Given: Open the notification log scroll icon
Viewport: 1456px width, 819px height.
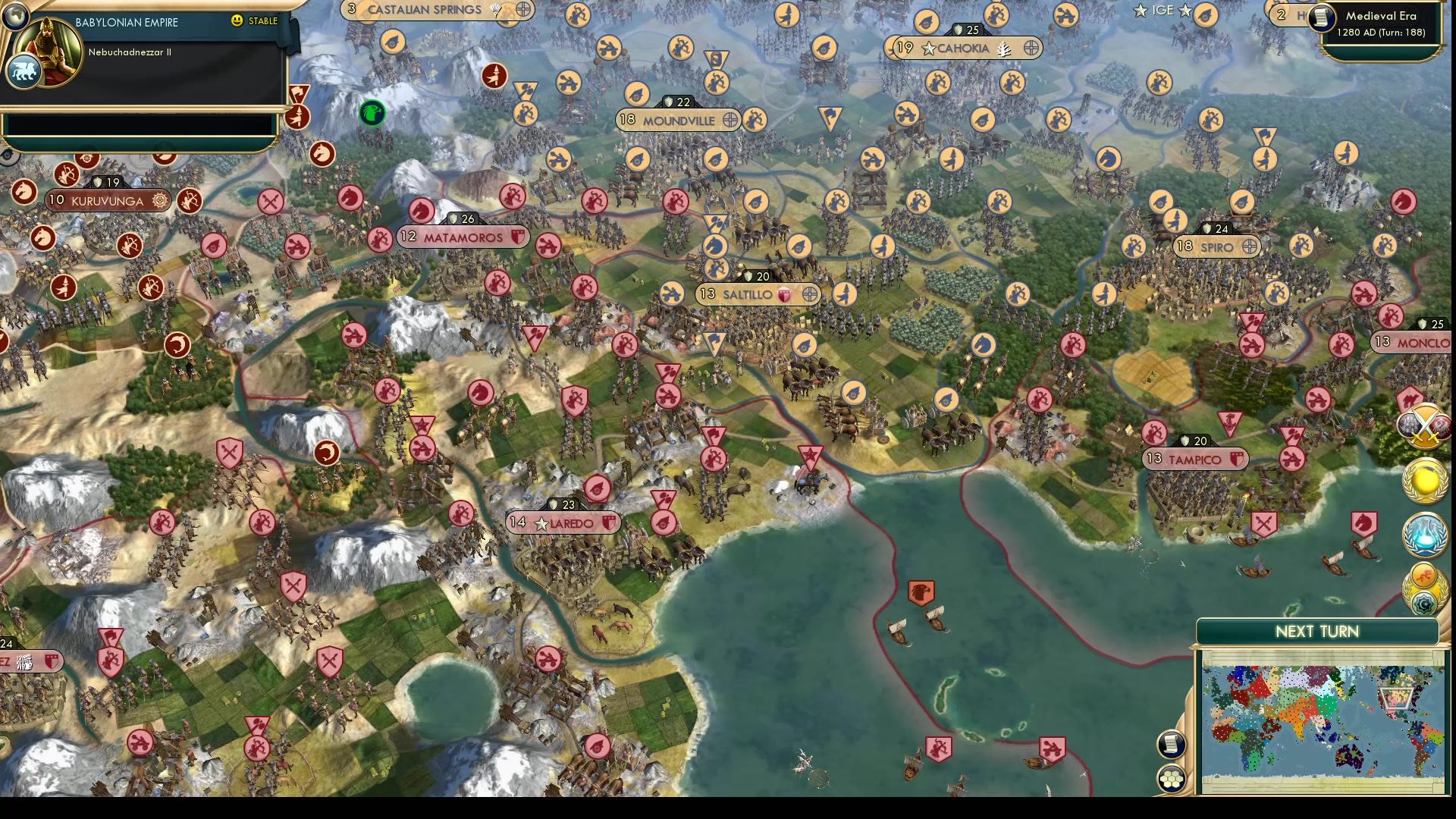Looking at the screenshot, I should coord(1171,743).
